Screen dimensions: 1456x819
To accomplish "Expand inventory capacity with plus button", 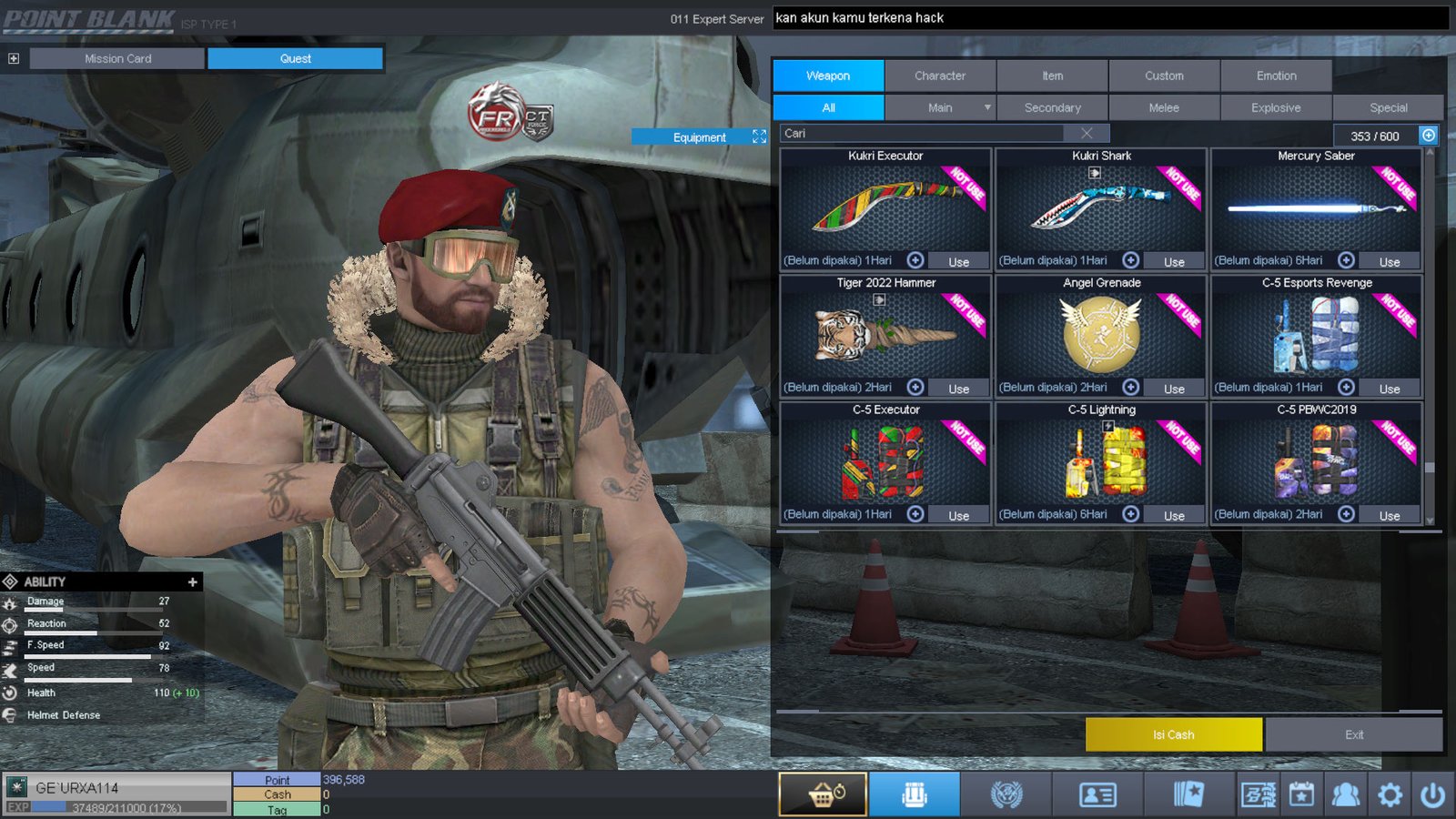I will click(x=1429, y=136).
